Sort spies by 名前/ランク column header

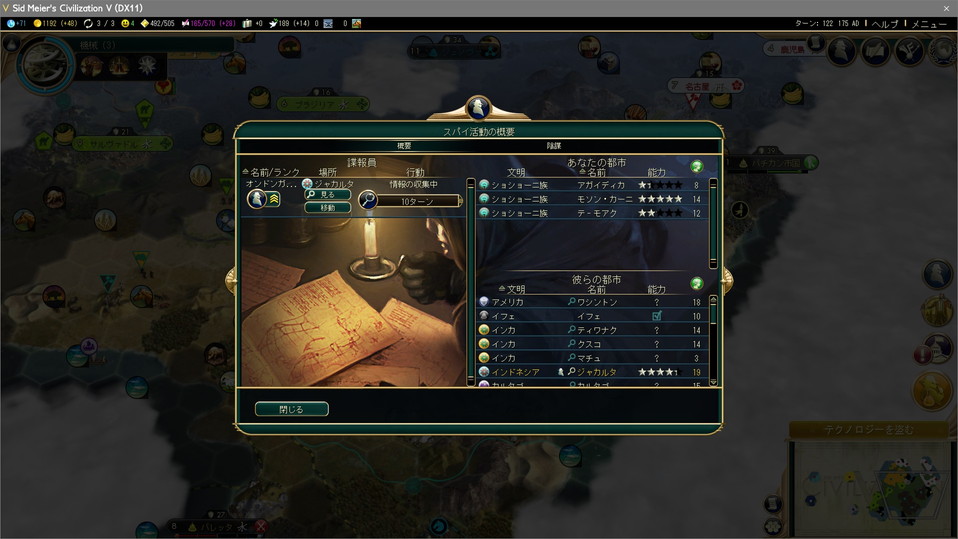click(273, 172)
